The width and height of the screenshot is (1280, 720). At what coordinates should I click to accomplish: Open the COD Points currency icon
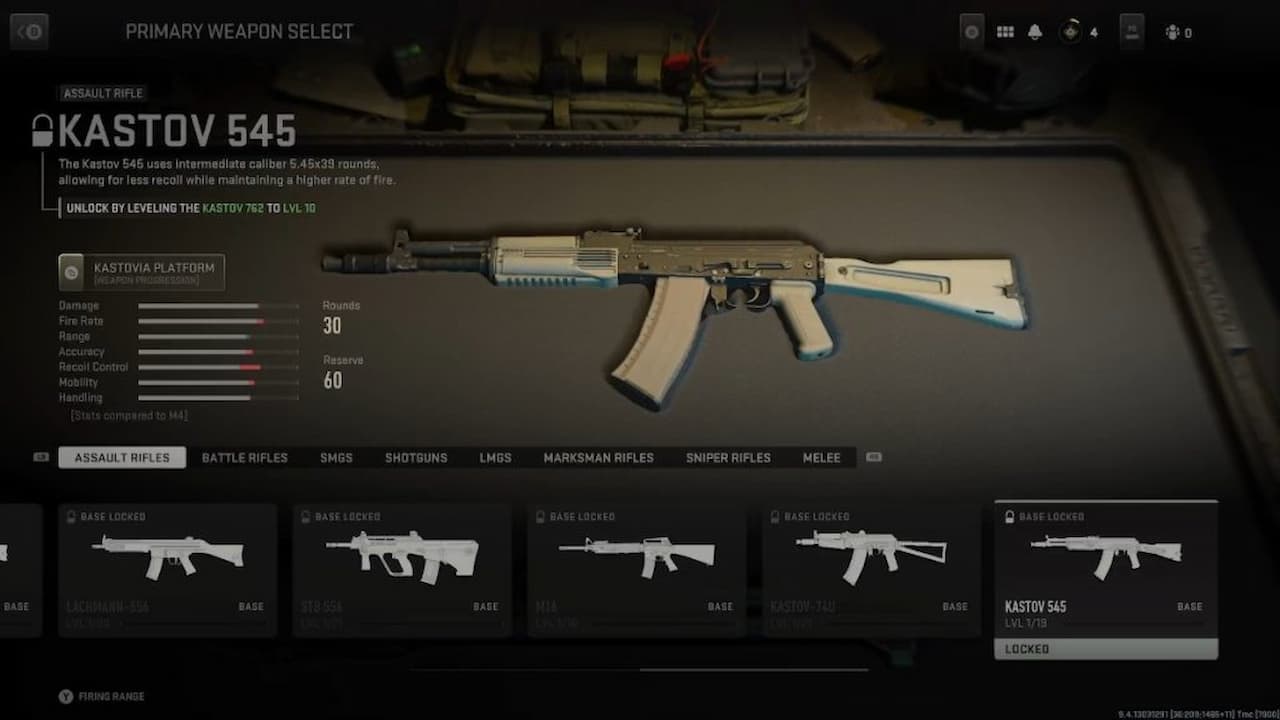(x=1068, y=31)
